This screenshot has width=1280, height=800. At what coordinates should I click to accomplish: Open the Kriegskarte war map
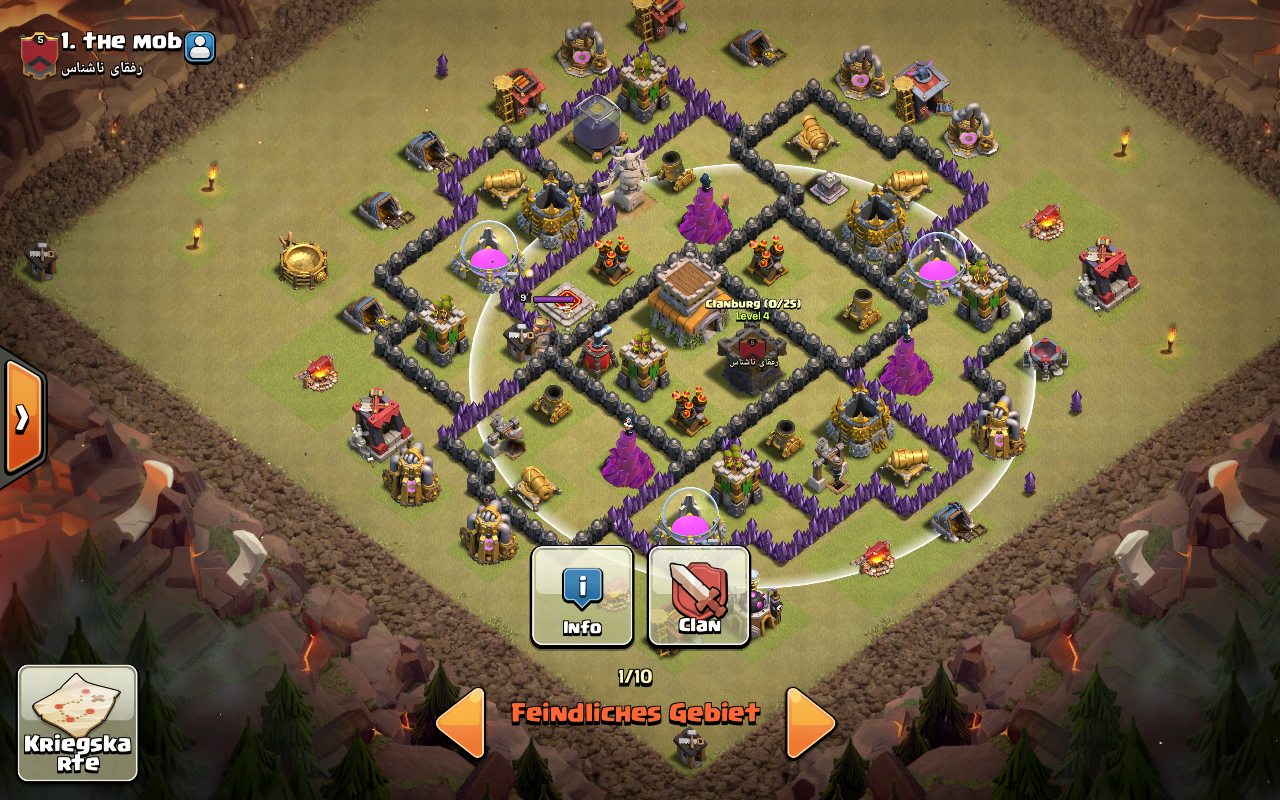78,723
